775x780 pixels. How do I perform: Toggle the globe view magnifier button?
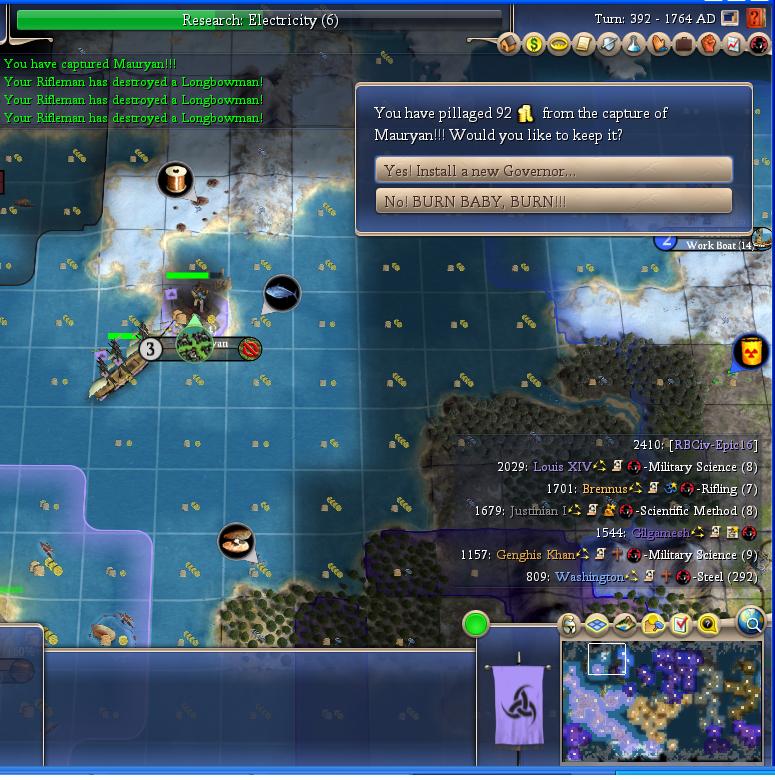[x=751, y=623]
